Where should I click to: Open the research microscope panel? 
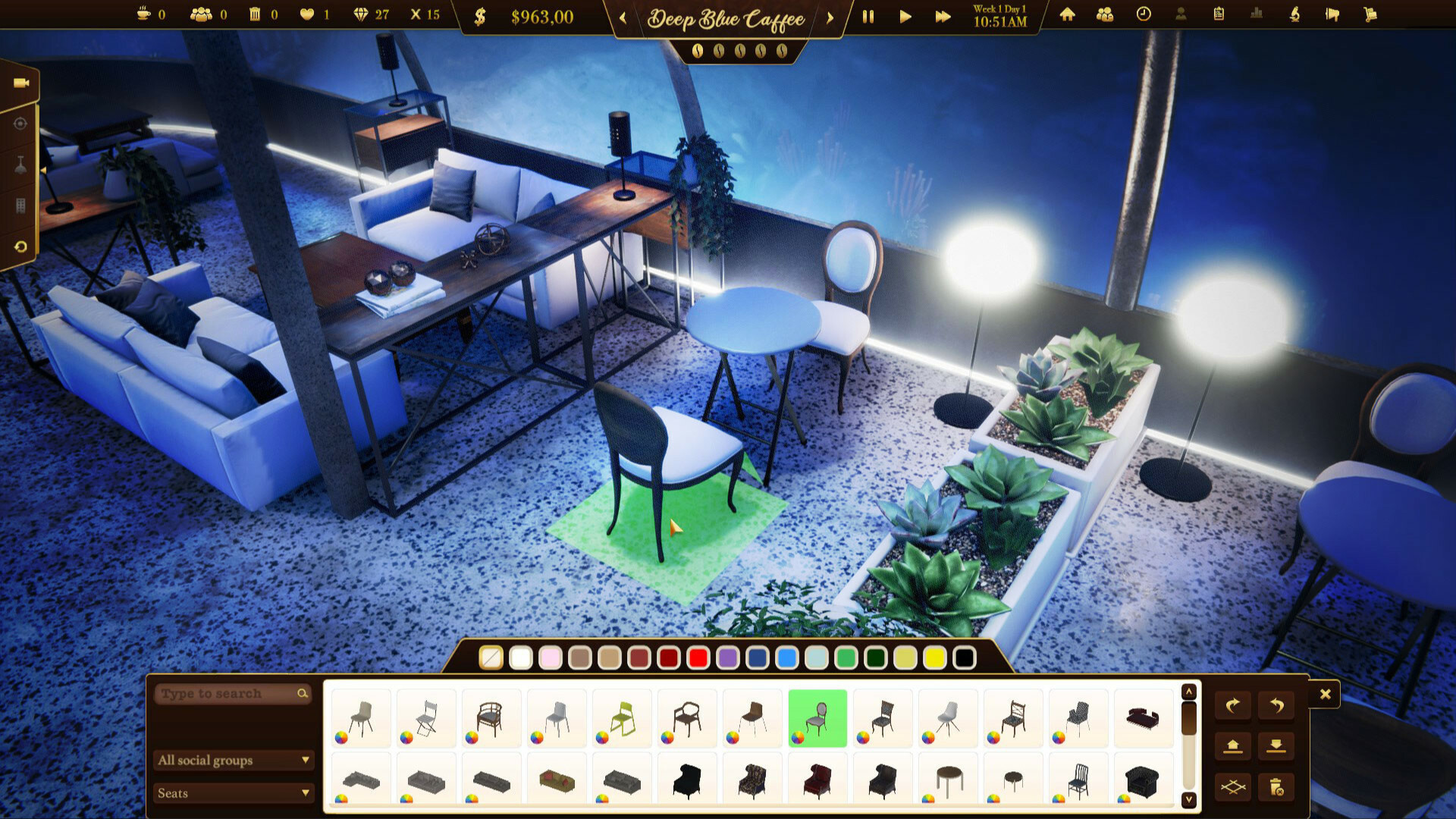(1294, 15)
